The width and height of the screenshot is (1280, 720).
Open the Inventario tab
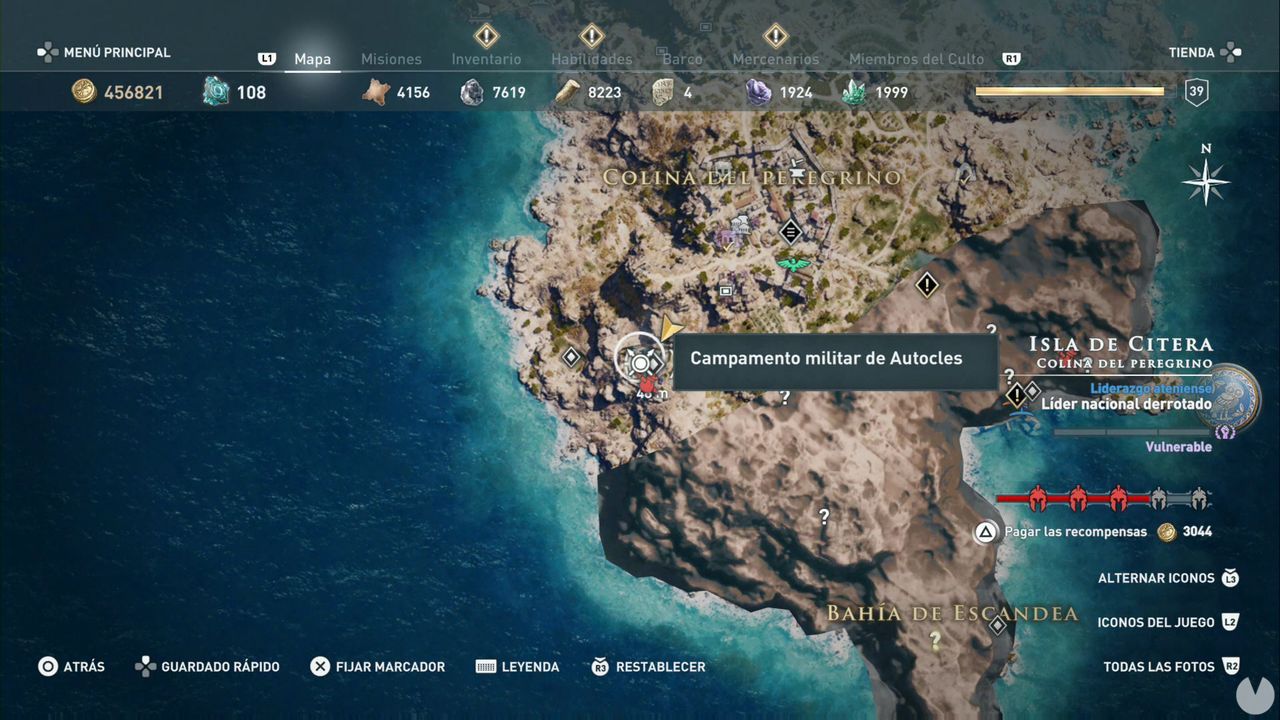pyautogui.click(x=486, y=59)
